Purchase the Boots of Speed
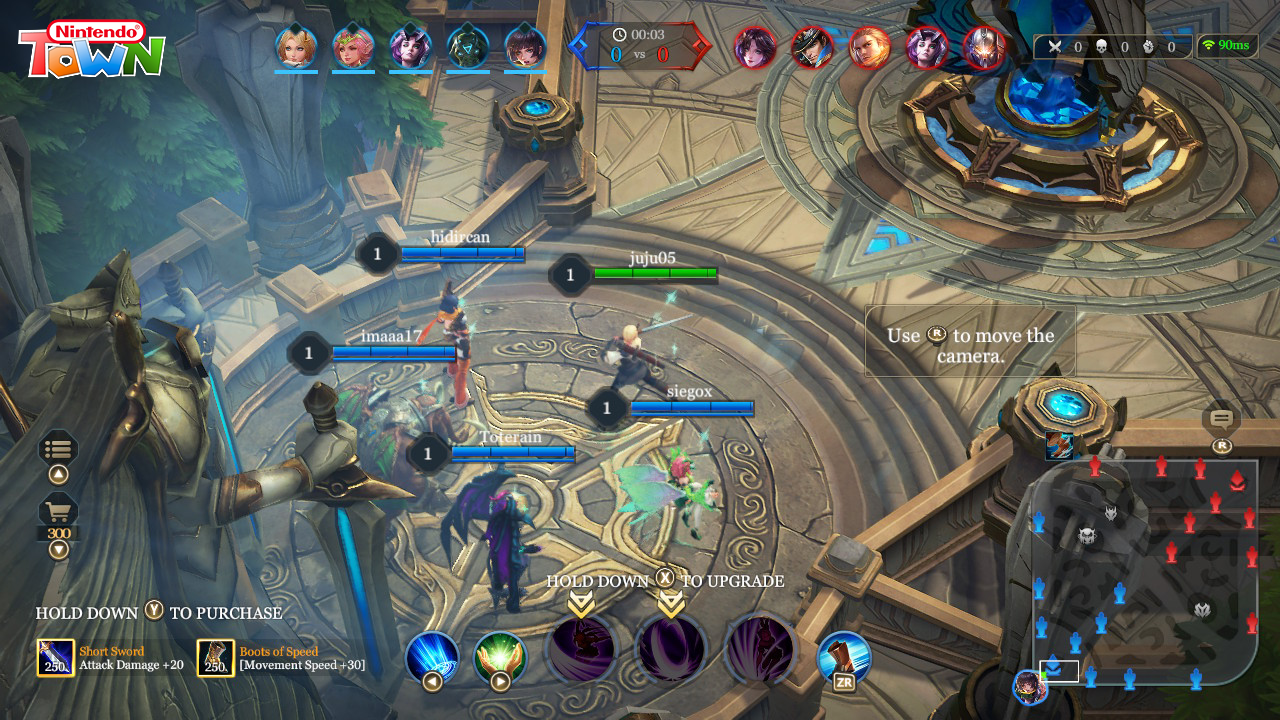The width and height of the screenshot is (1280, 720). [x=216, y=658]
